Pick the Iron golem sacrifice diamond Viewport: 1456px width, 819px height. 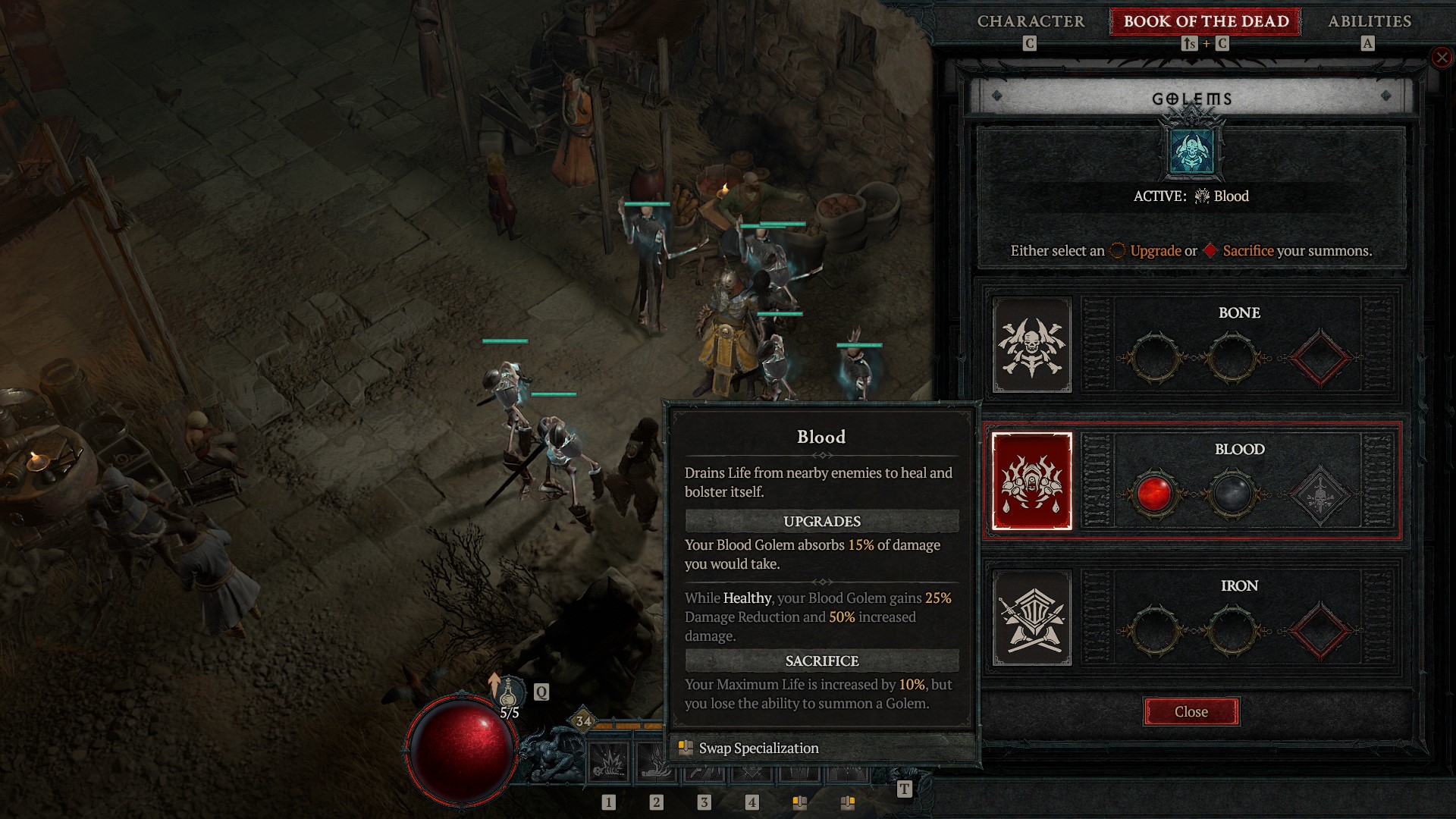1319,630
